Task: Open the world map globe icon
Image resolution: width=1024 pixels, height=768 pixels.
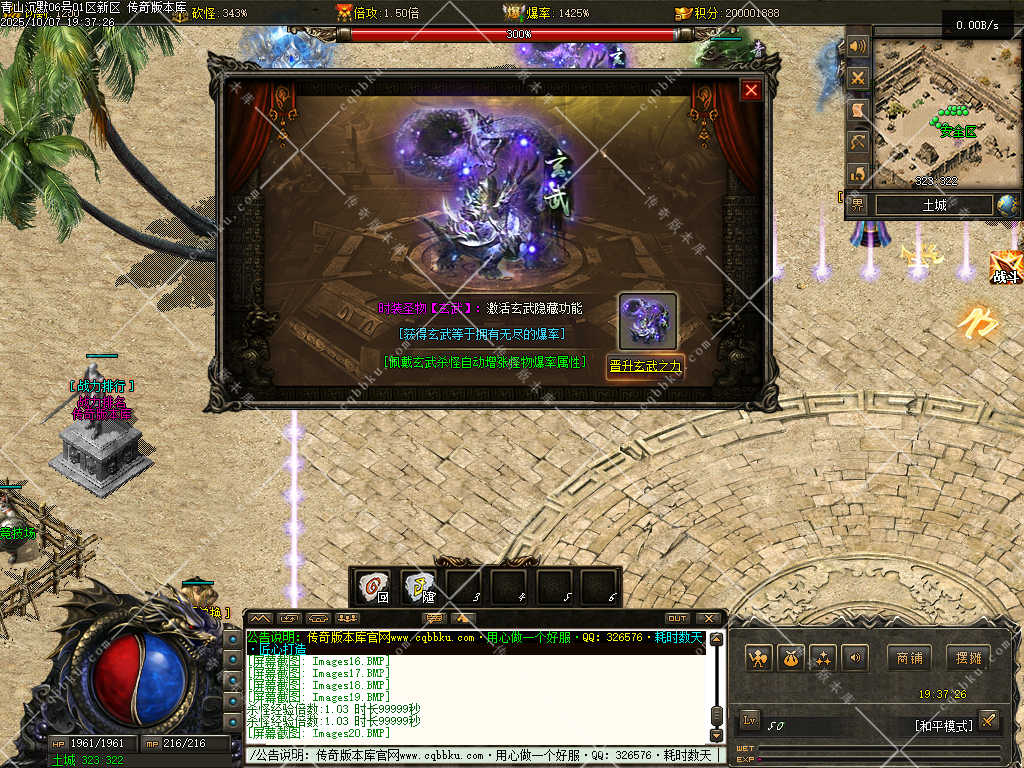Action: point(1007,205)
